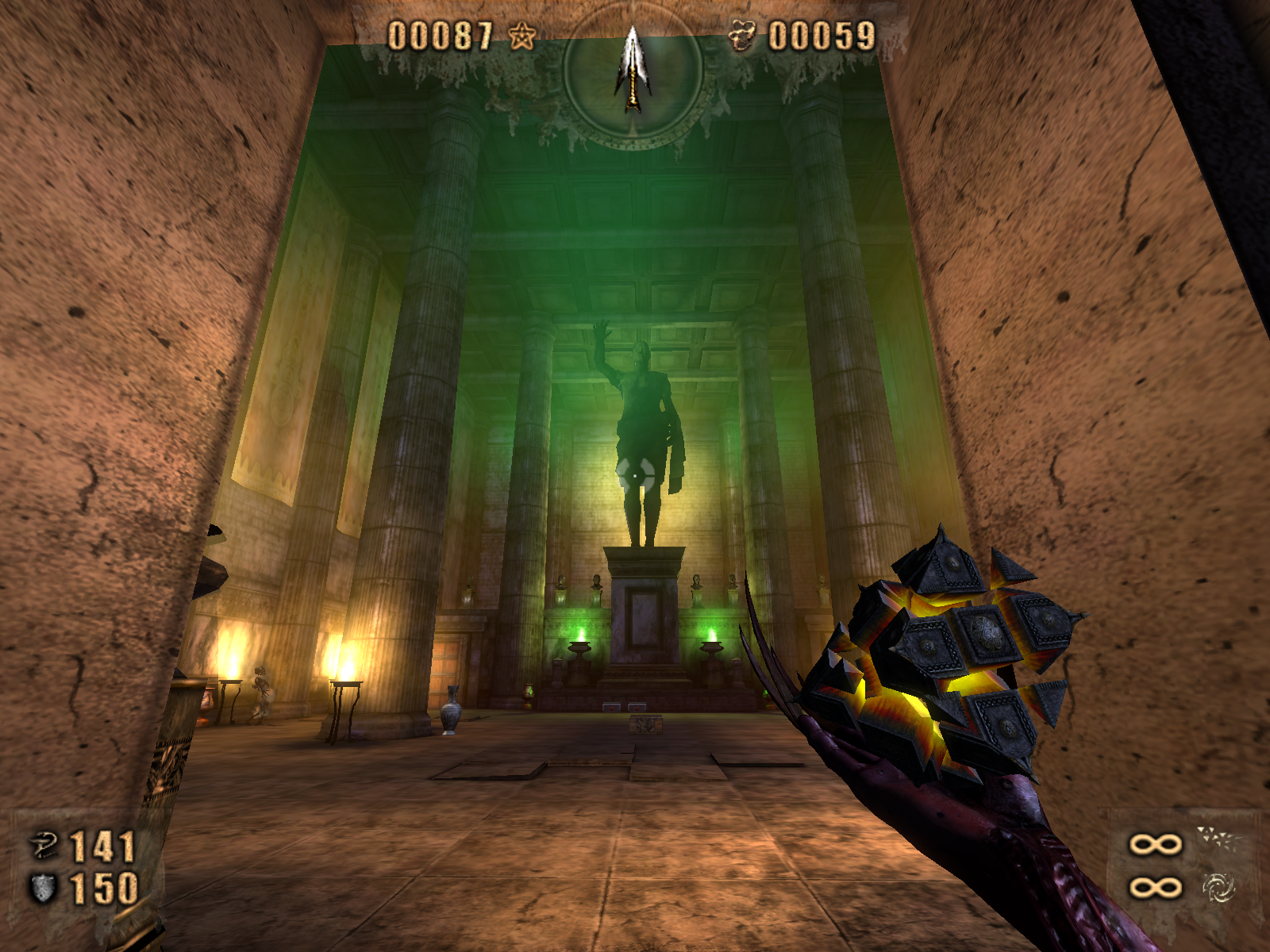Image resolution: width=1270 pixels, height=952 pixels.
Task: Select the pentagram star icon
Action: pos(522,36)
